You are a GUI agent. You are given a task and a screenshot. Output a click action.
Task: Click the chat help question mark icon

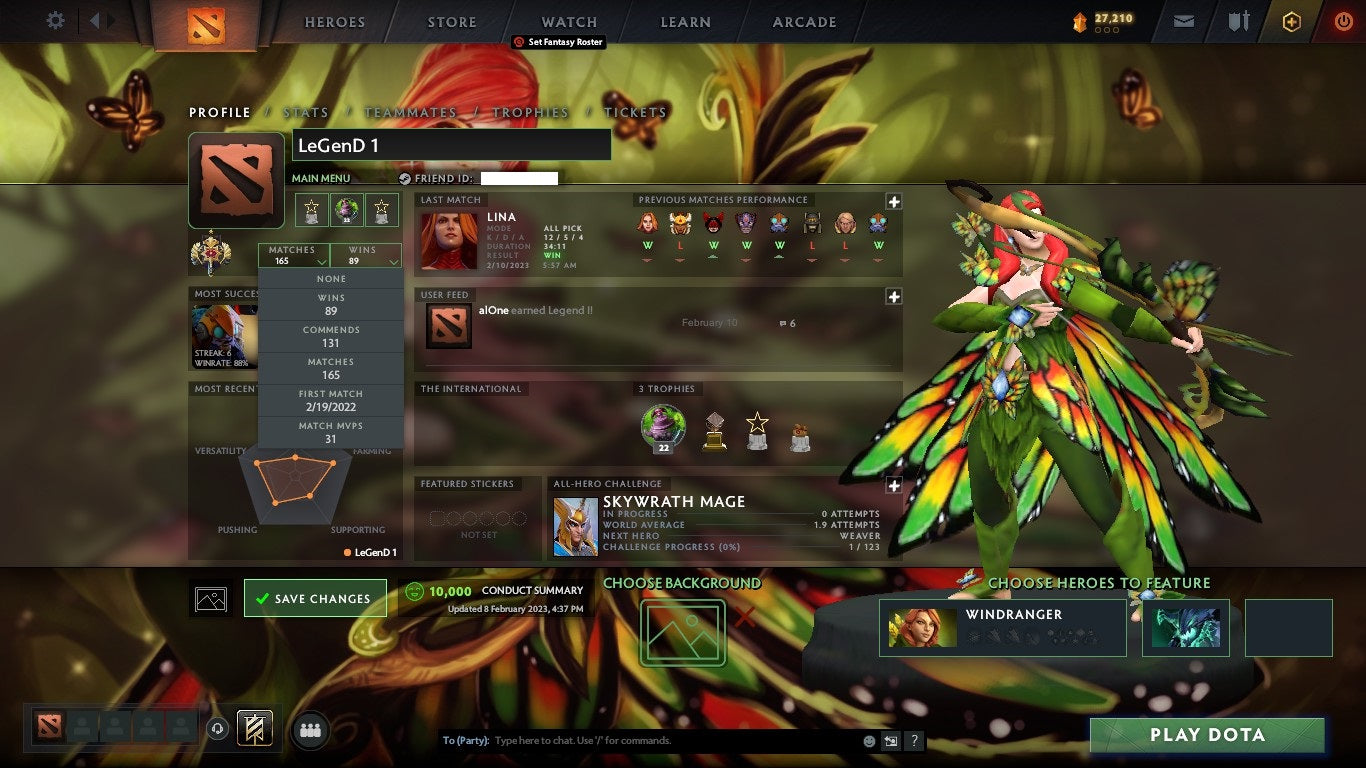[x=913, y=740]
